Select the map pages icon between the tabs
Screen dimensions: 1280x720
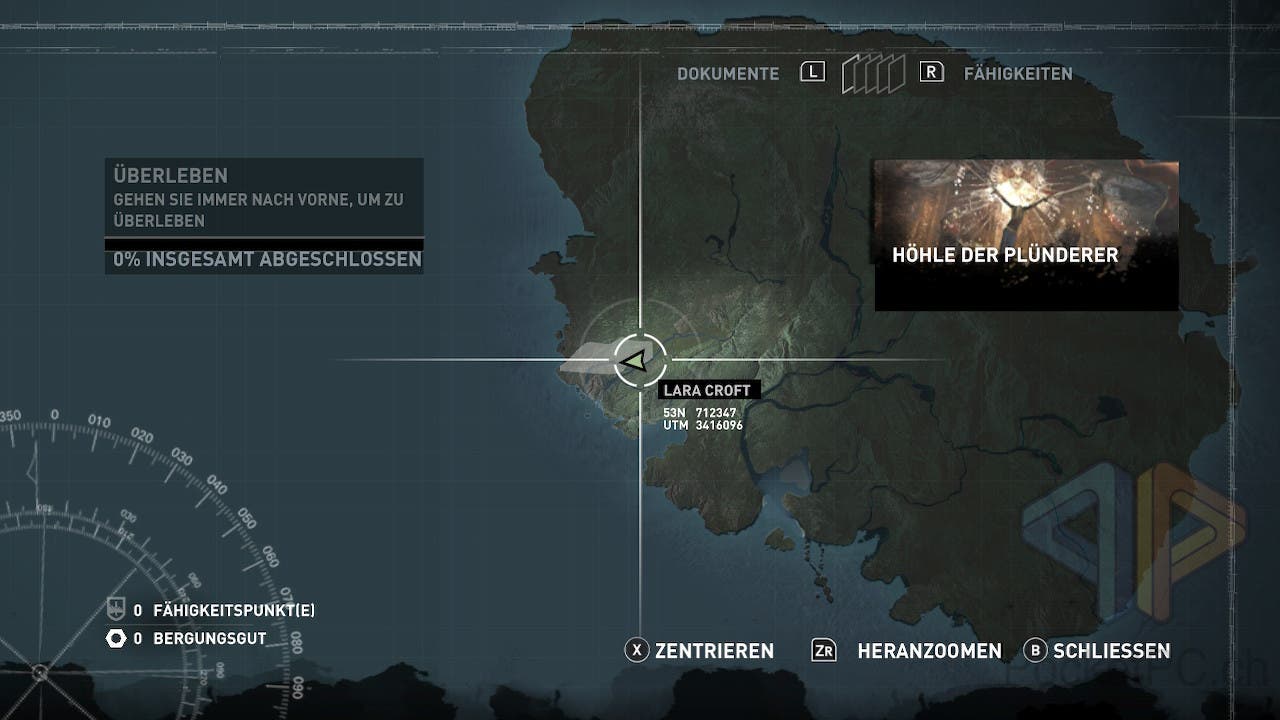click(872, 74)
